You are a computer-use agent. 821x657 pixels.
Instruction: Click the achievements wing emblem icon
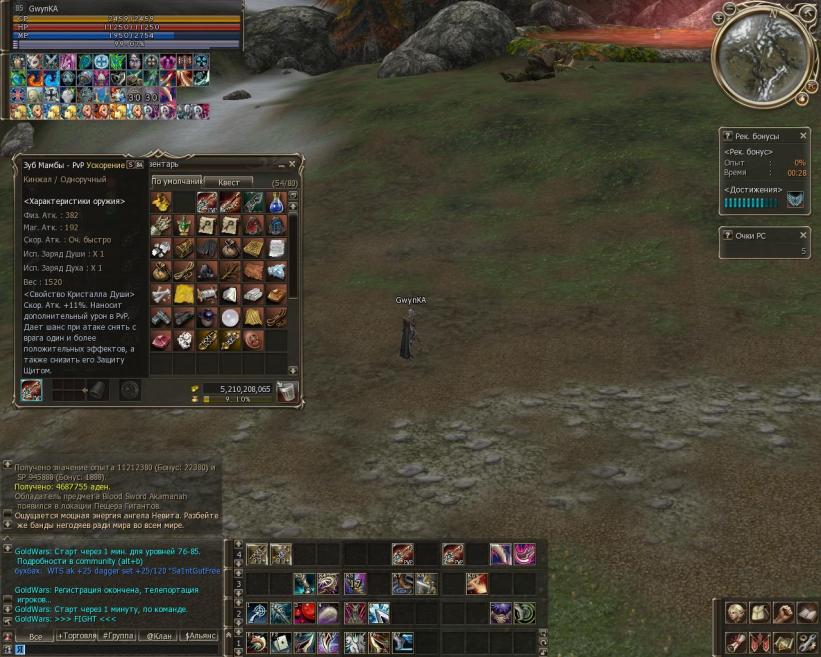click(795, 201)
